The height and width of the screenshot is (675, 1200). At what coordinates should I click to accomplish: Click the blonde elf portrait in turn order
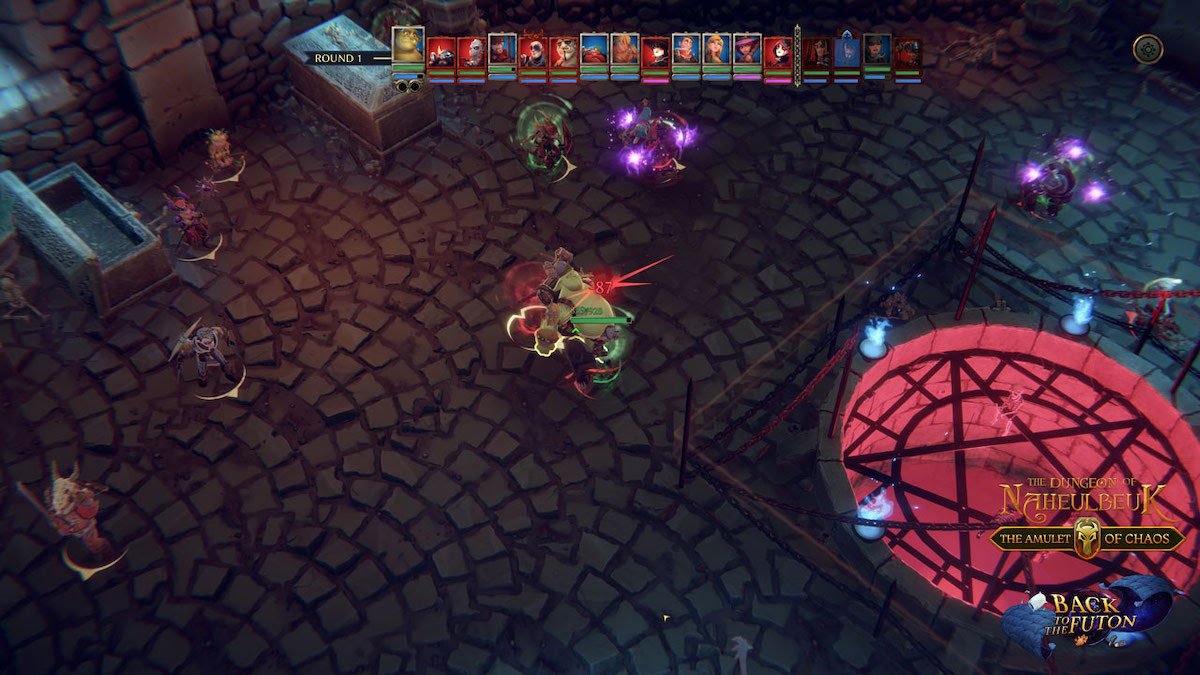[x=716, y=50]
